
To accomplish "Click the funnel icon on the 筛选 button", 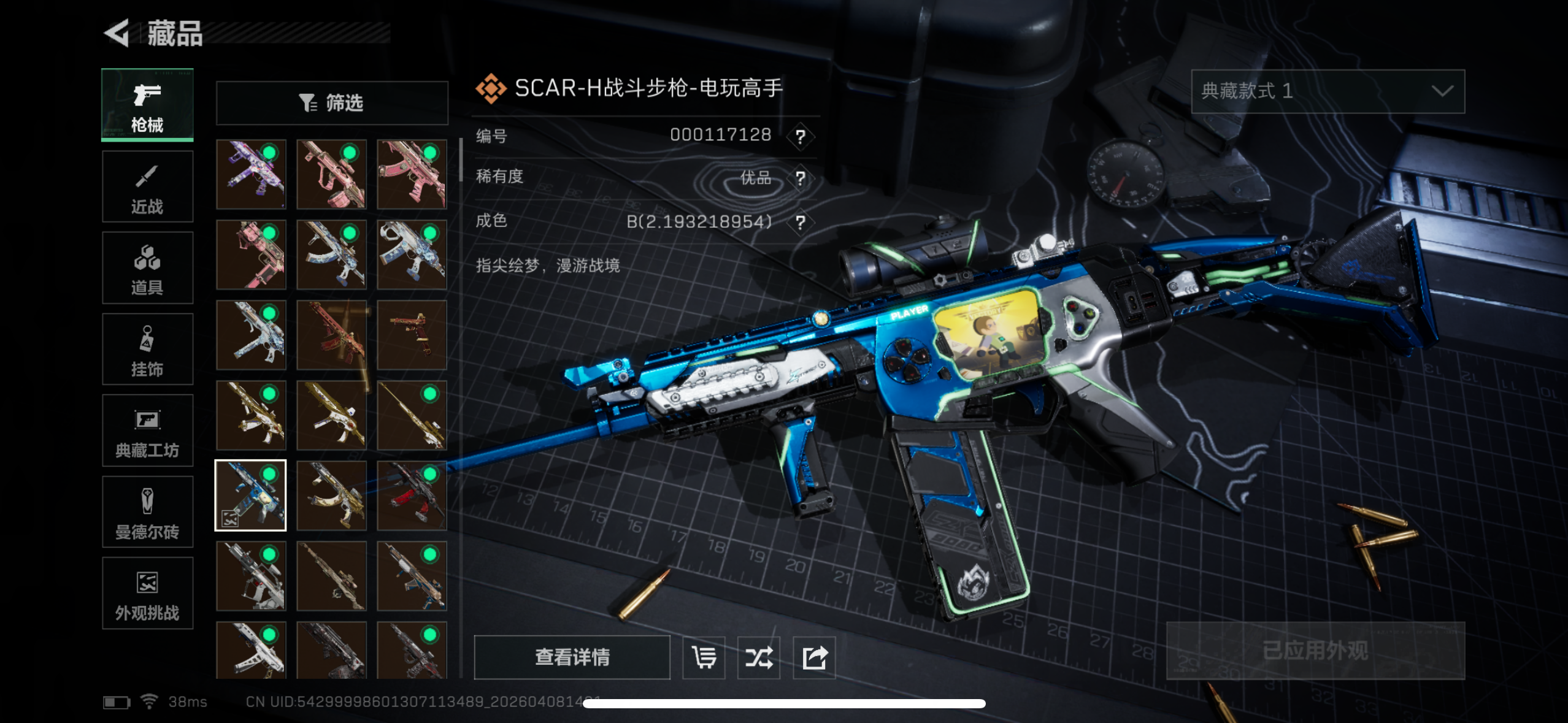I will 309,103.
